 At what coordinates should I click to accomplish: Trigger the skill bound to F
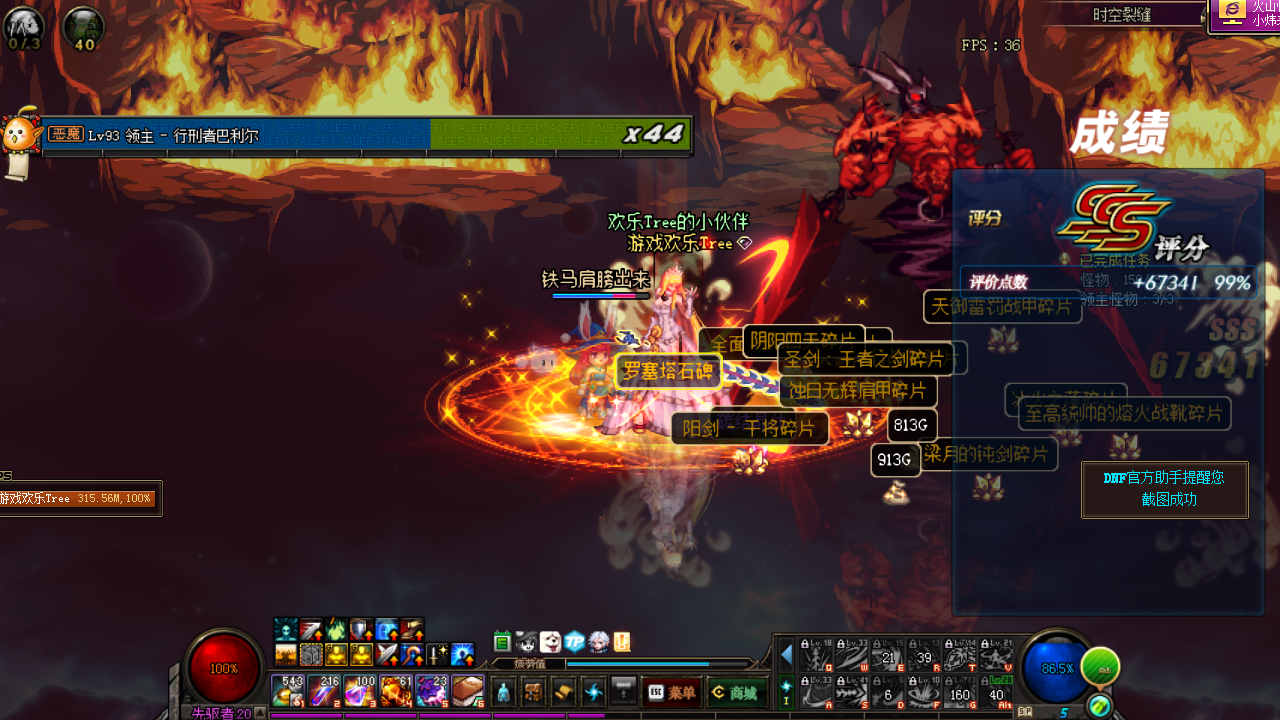click(923, 691)
